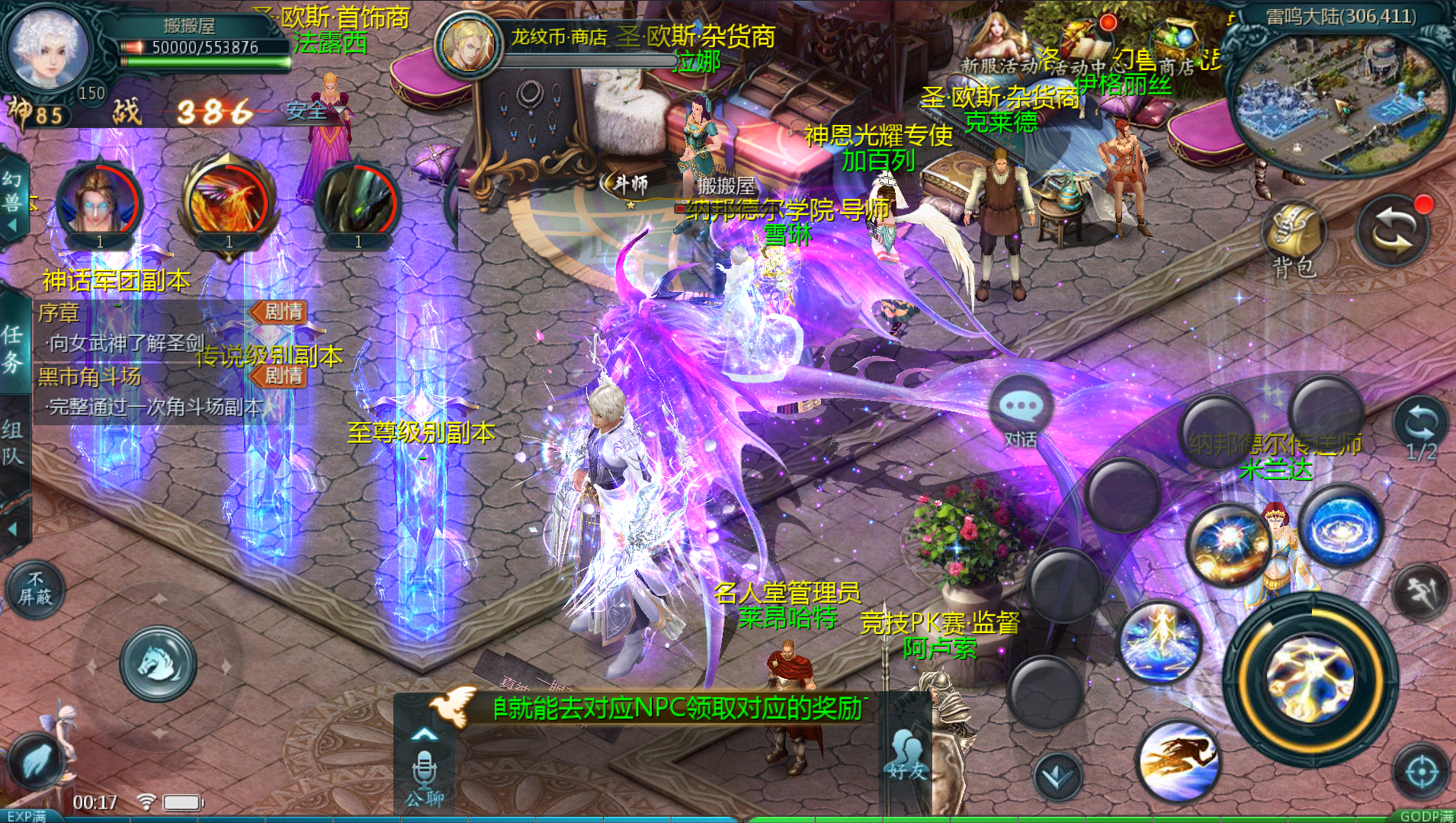The image size is (1456, 823).
Task: Toggle the 不屏蔽 player display button
Action: tap(35, 589)
